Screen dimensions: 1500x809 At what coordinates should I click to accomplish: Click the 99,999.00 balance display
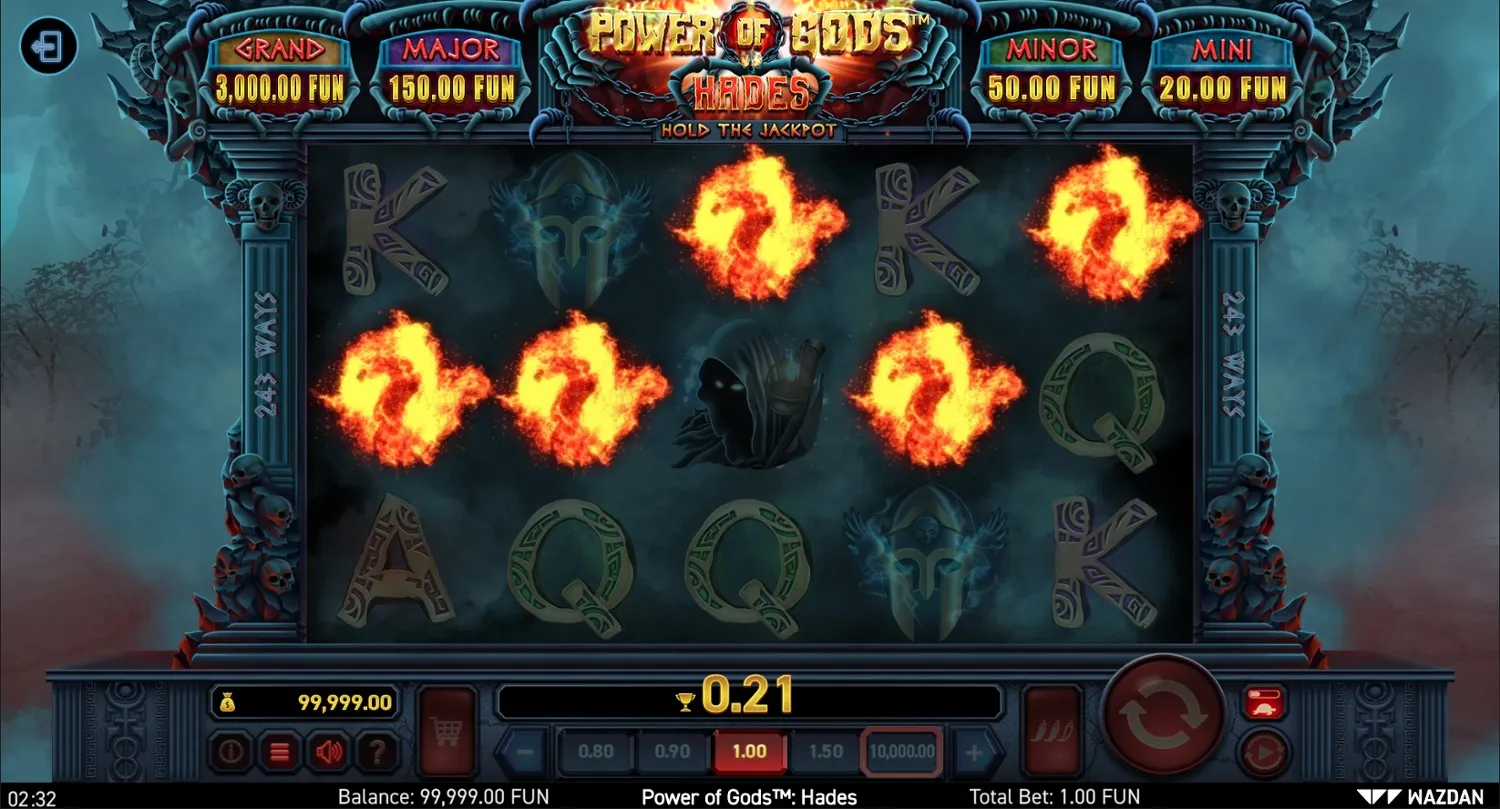click(305, 701)
